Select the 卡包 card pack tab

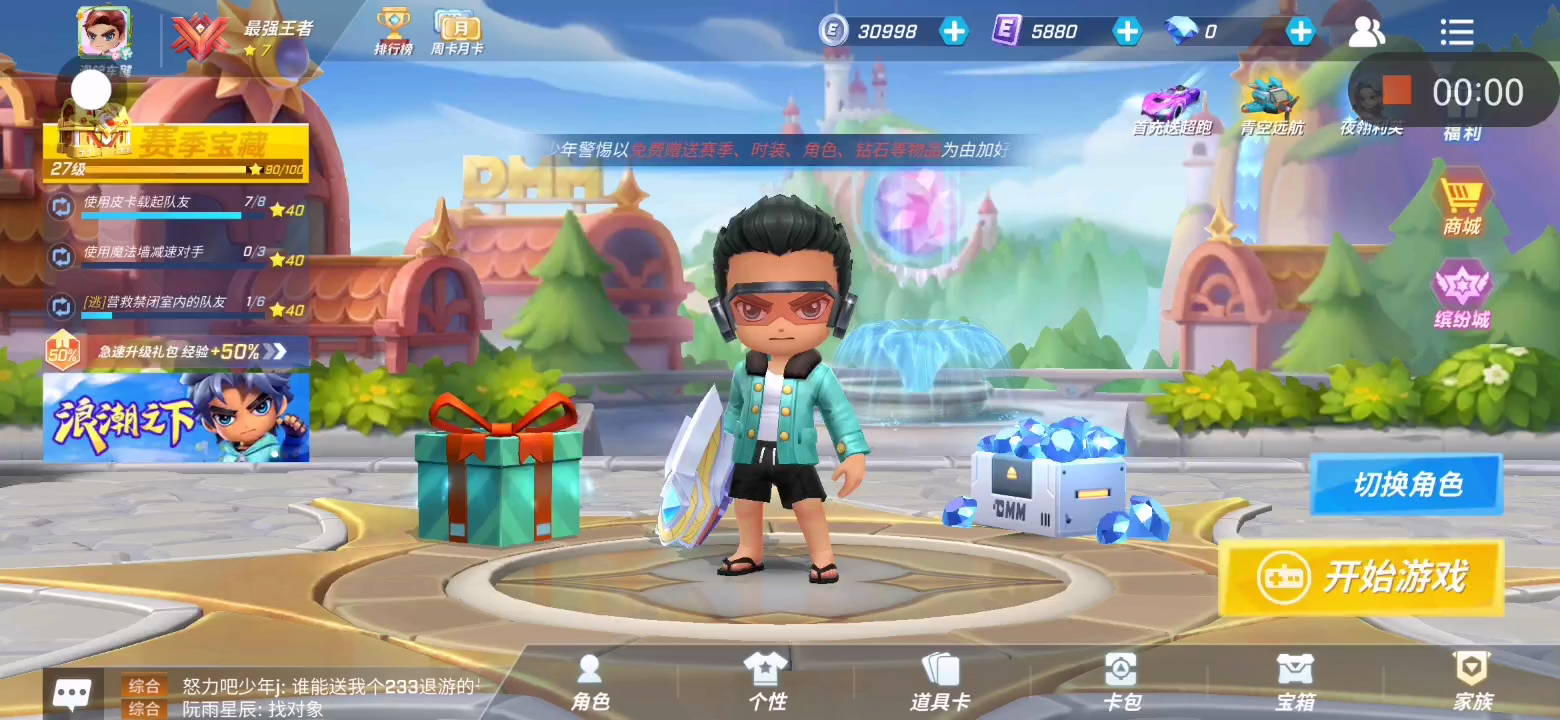coord(1120,683)
